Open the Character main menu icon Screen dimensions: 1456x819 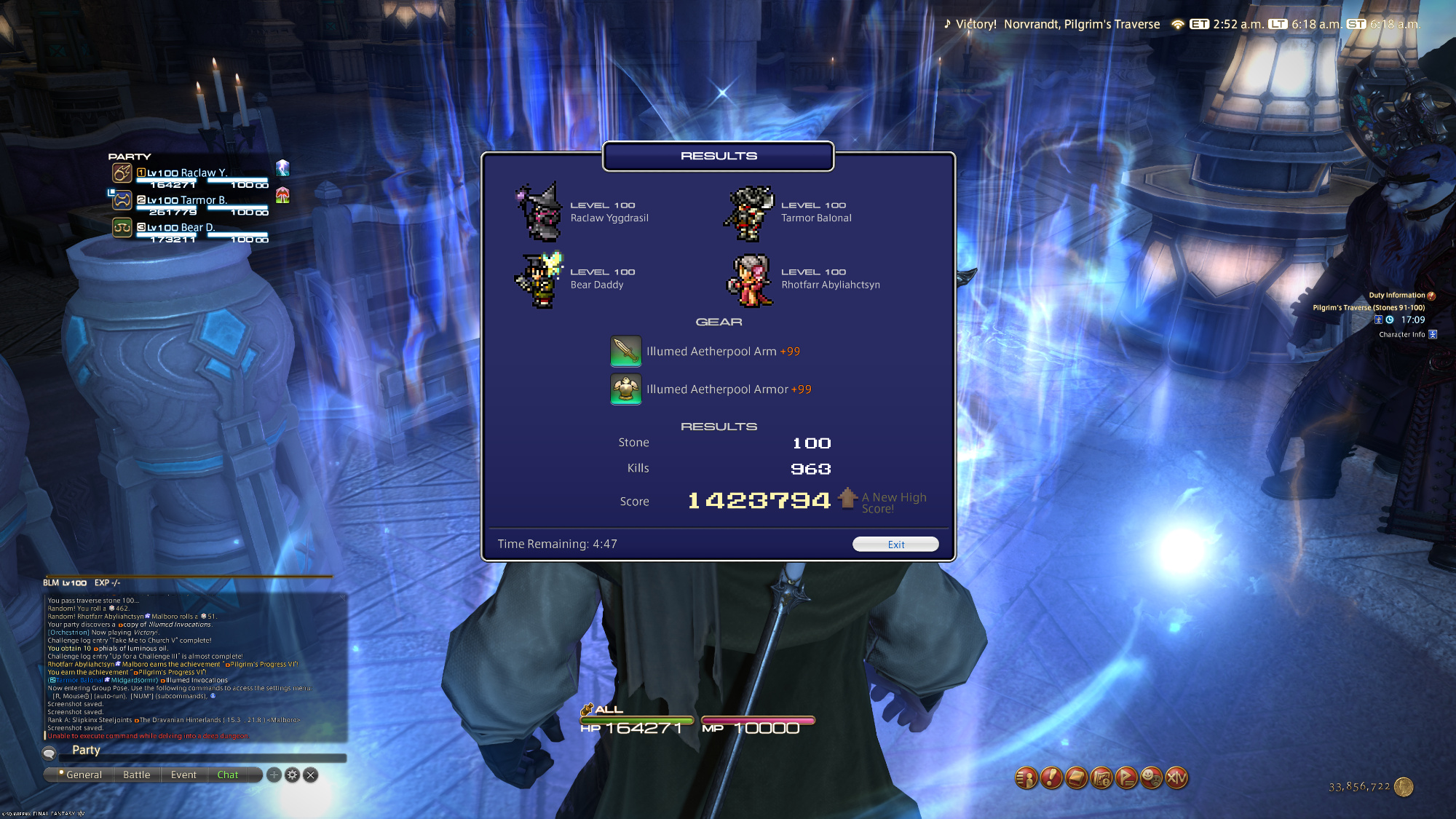pyautogui.click(x=1026, y=778)
